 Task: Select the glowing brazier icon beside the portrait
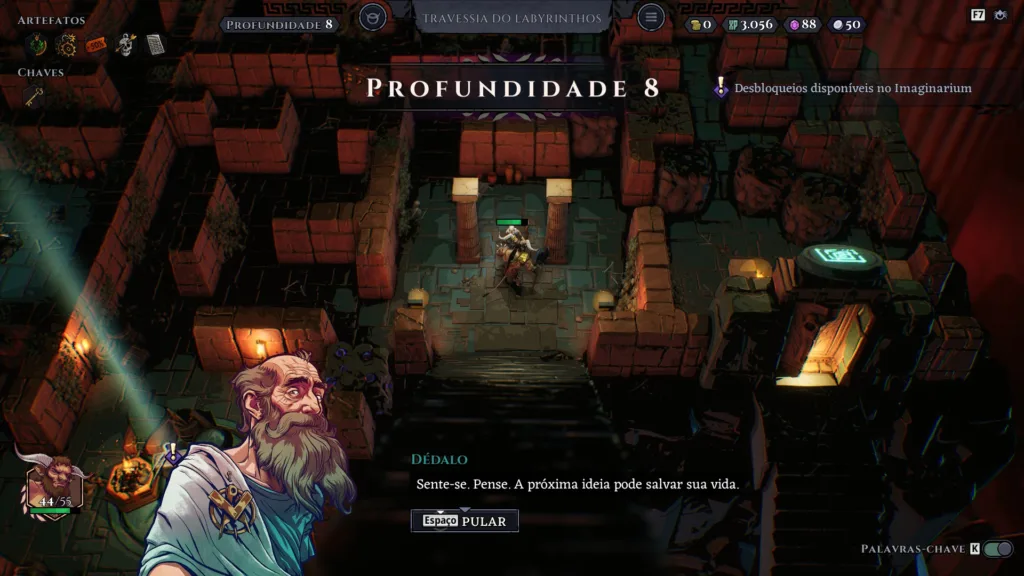[x=131, y=476]
